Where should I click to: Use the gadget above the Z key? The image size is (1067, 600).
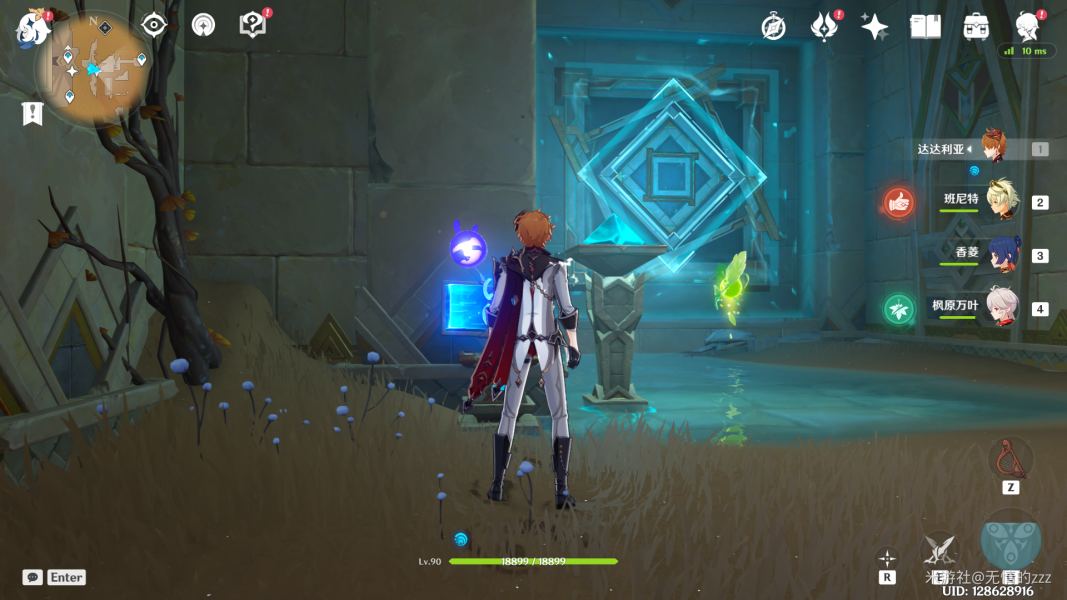(1010, 458)
